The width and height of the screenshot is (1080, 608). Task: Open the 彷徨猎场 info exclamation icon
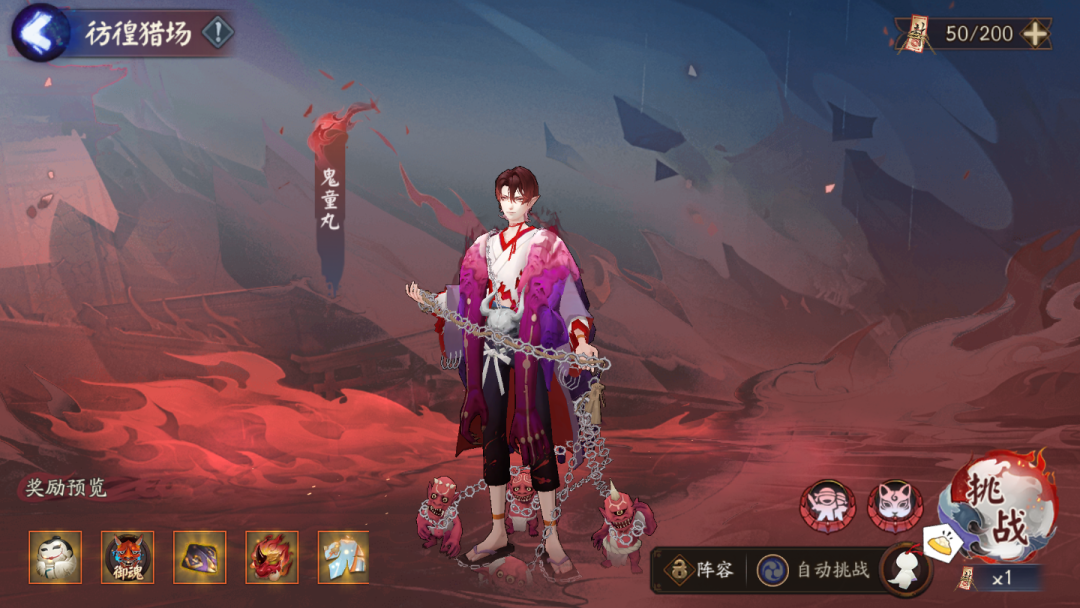coord(217,33)
